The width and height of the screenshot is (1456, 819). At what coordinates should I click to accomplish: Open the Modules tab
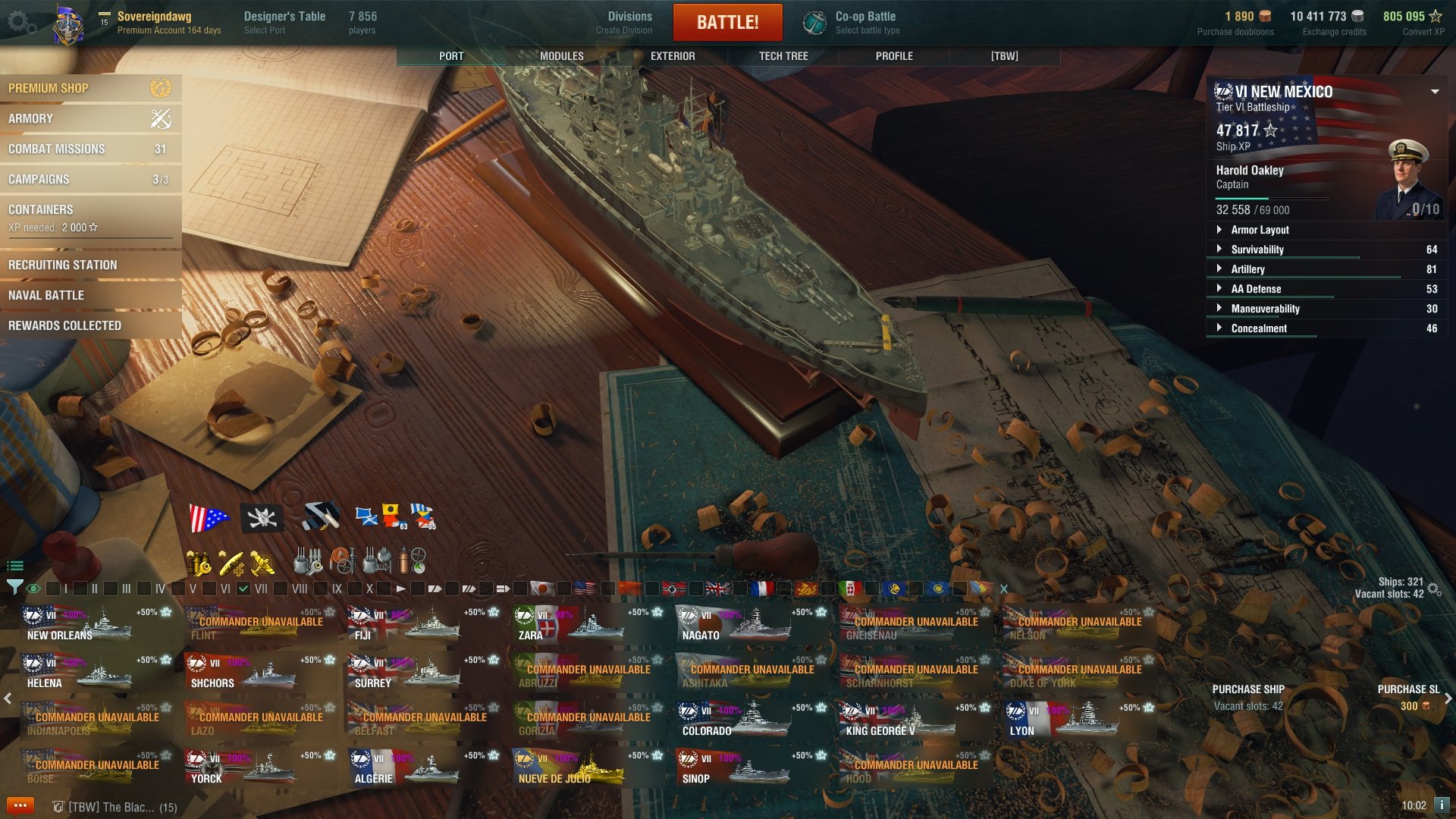(x=561, y=56)
